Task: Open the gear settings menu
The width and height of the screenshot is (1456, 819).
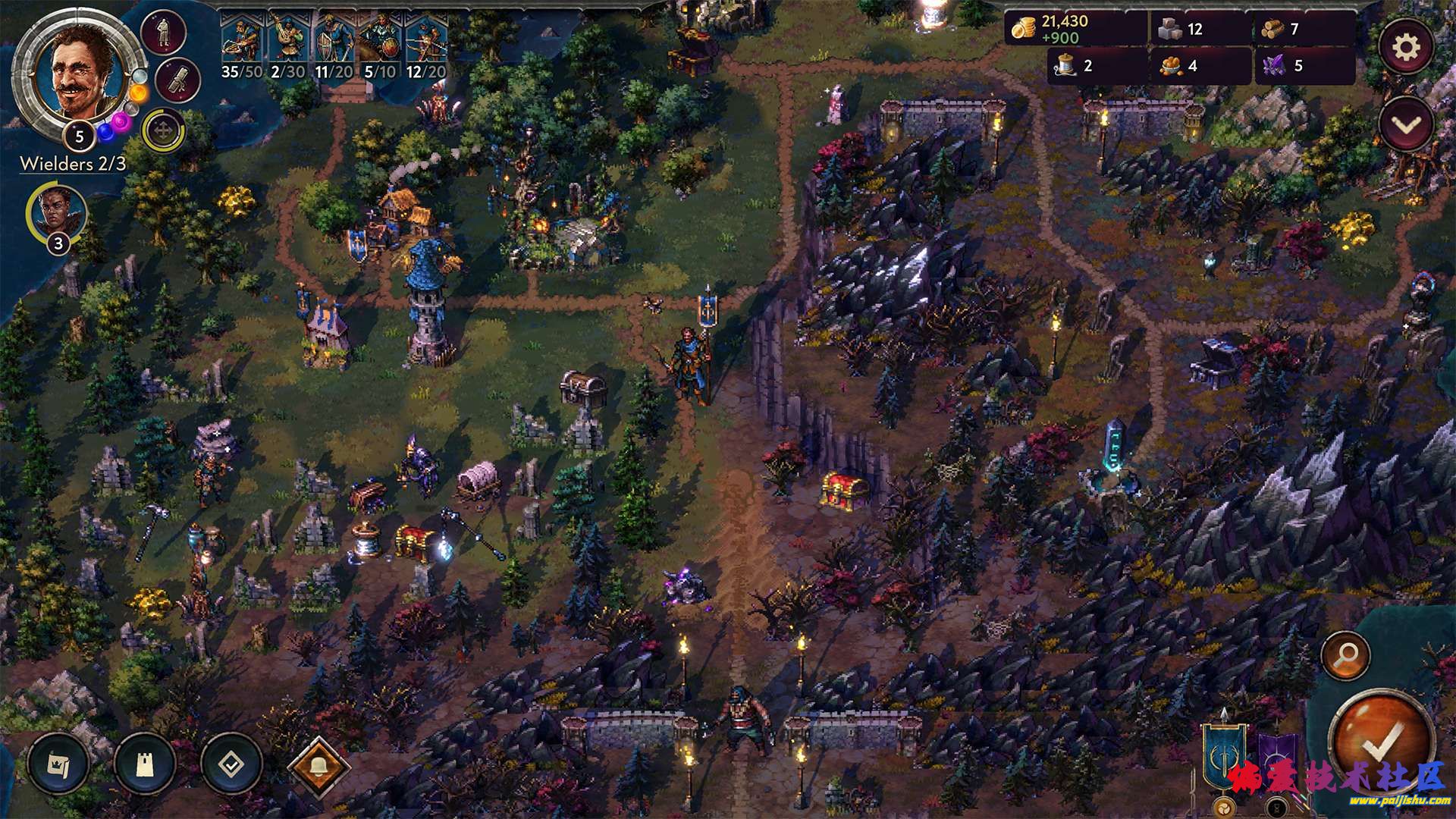Action: 1405,49
